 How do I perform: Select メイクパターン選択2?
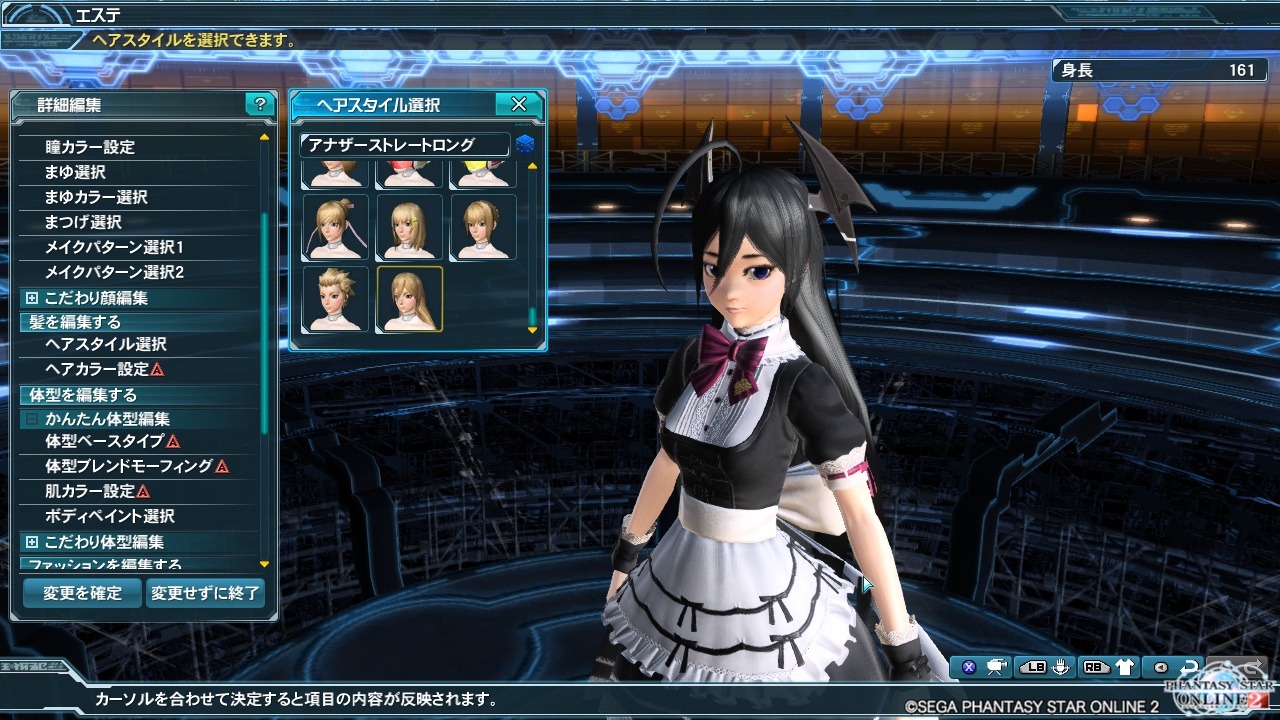pos(114,272)
